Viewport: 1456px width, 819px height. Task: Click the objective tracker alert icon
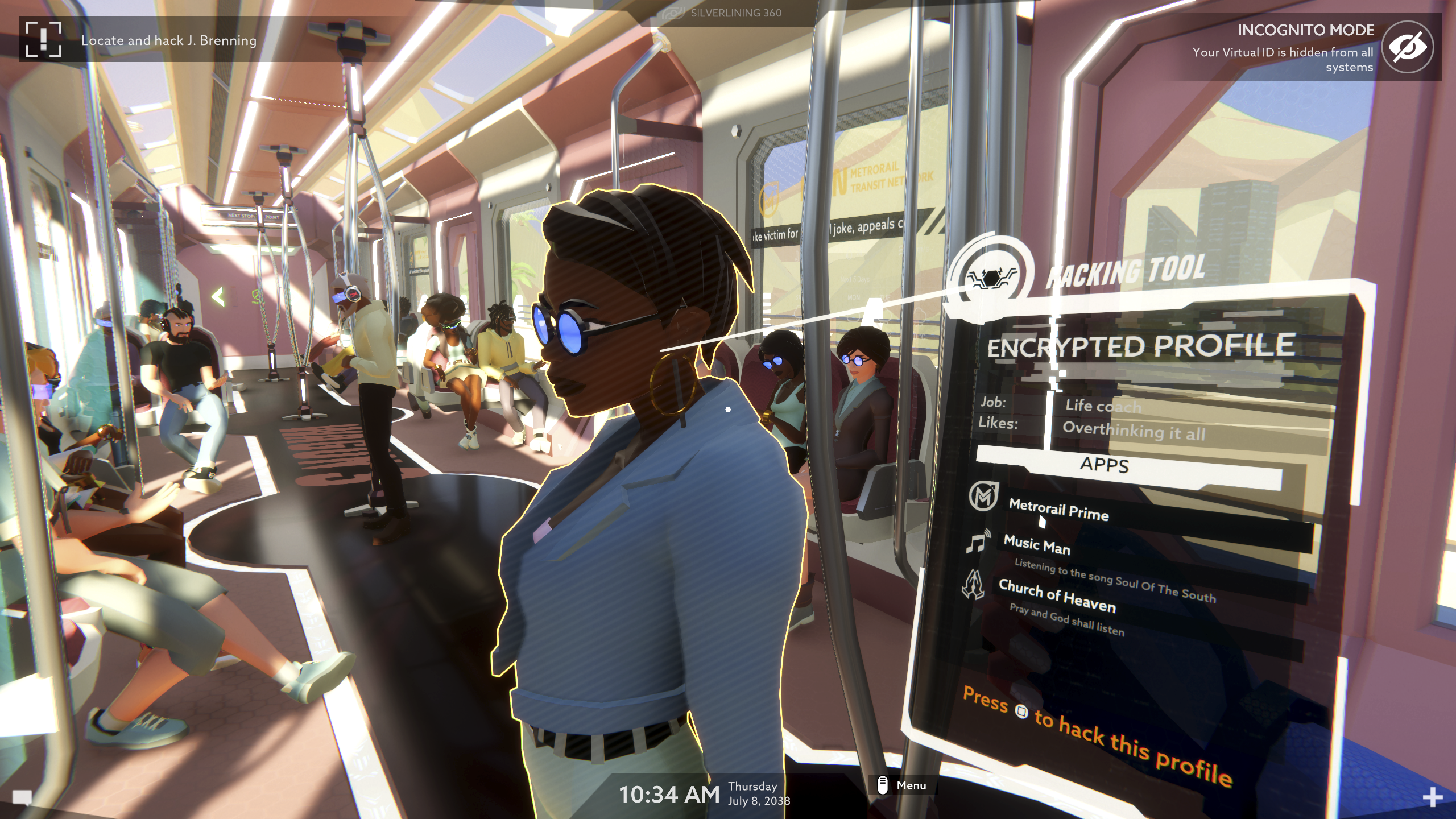(x=43, y=39)
